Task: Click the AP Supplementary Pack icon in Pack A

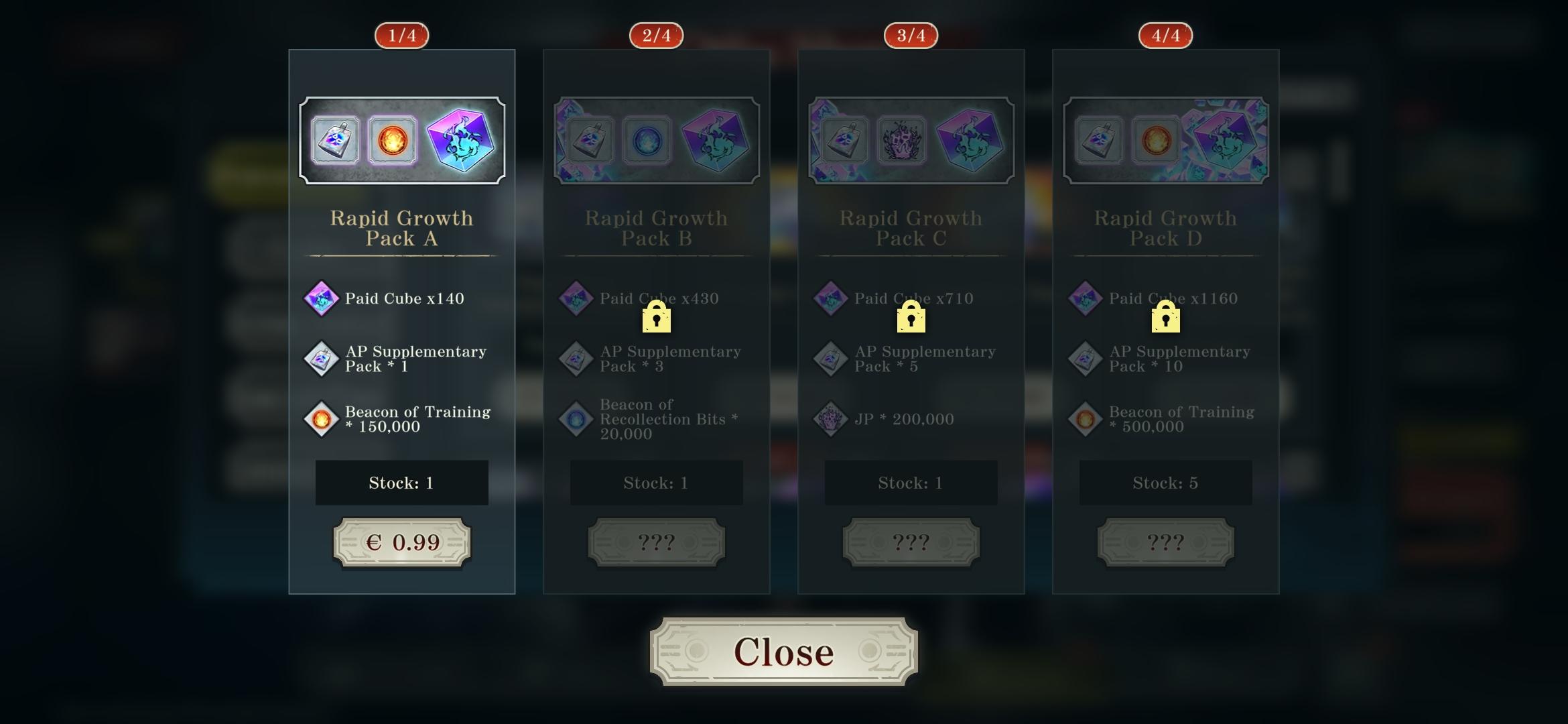Action: click(320, 359)
